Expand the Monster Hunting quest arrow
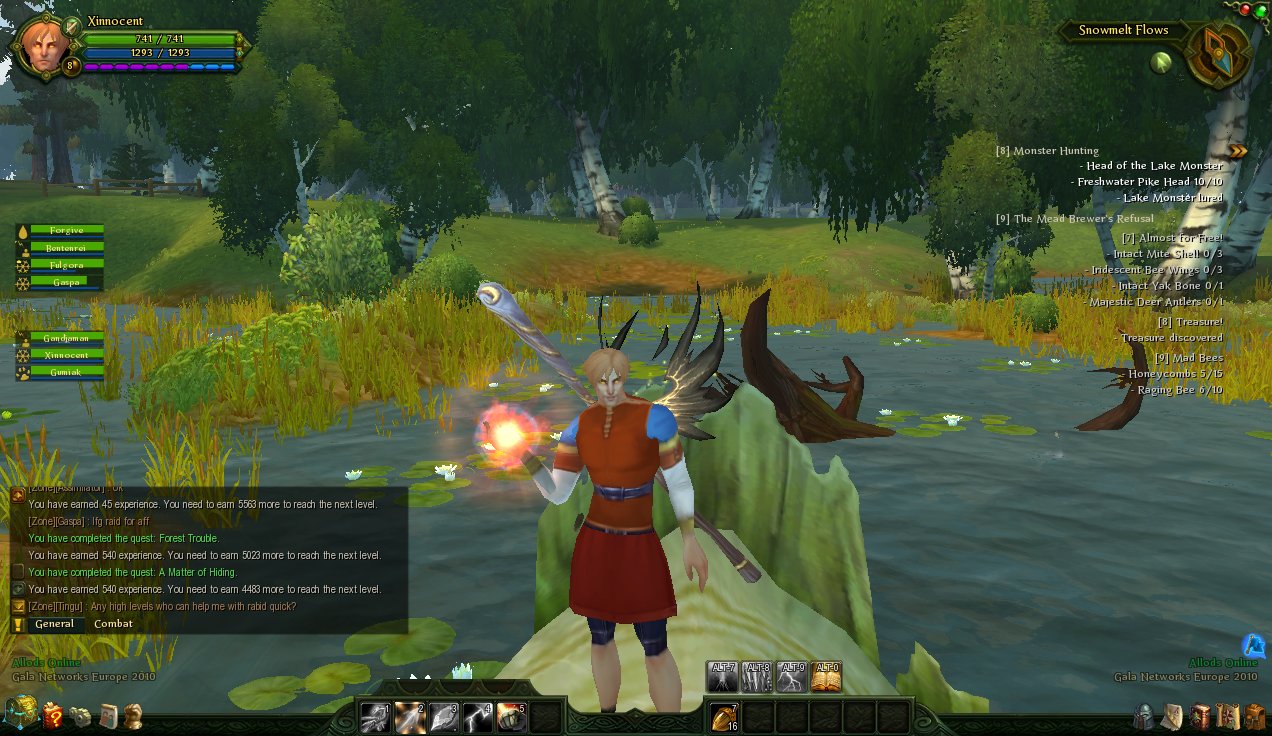Viewport: 1272px width, 736px height. pos(1238,151)
